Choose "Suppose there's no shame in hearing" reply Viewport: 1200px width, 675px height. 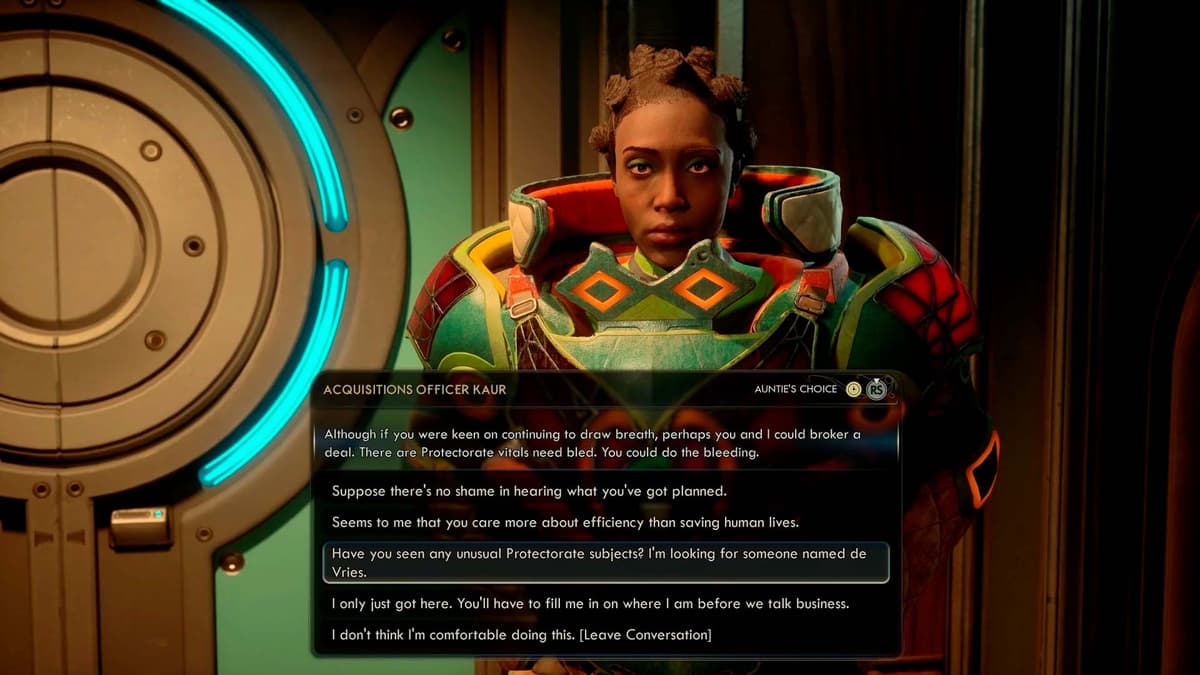(x=529, y=491)
